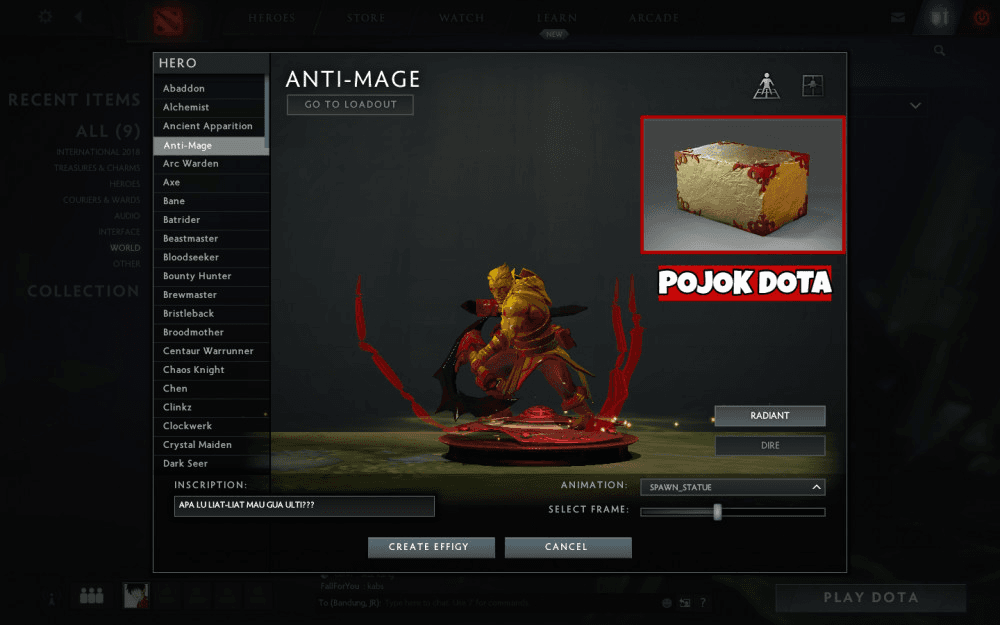Open the Heroes tab in top navigation
Viewport: 1000px width, 625px height.
click(x=272, y=18)
